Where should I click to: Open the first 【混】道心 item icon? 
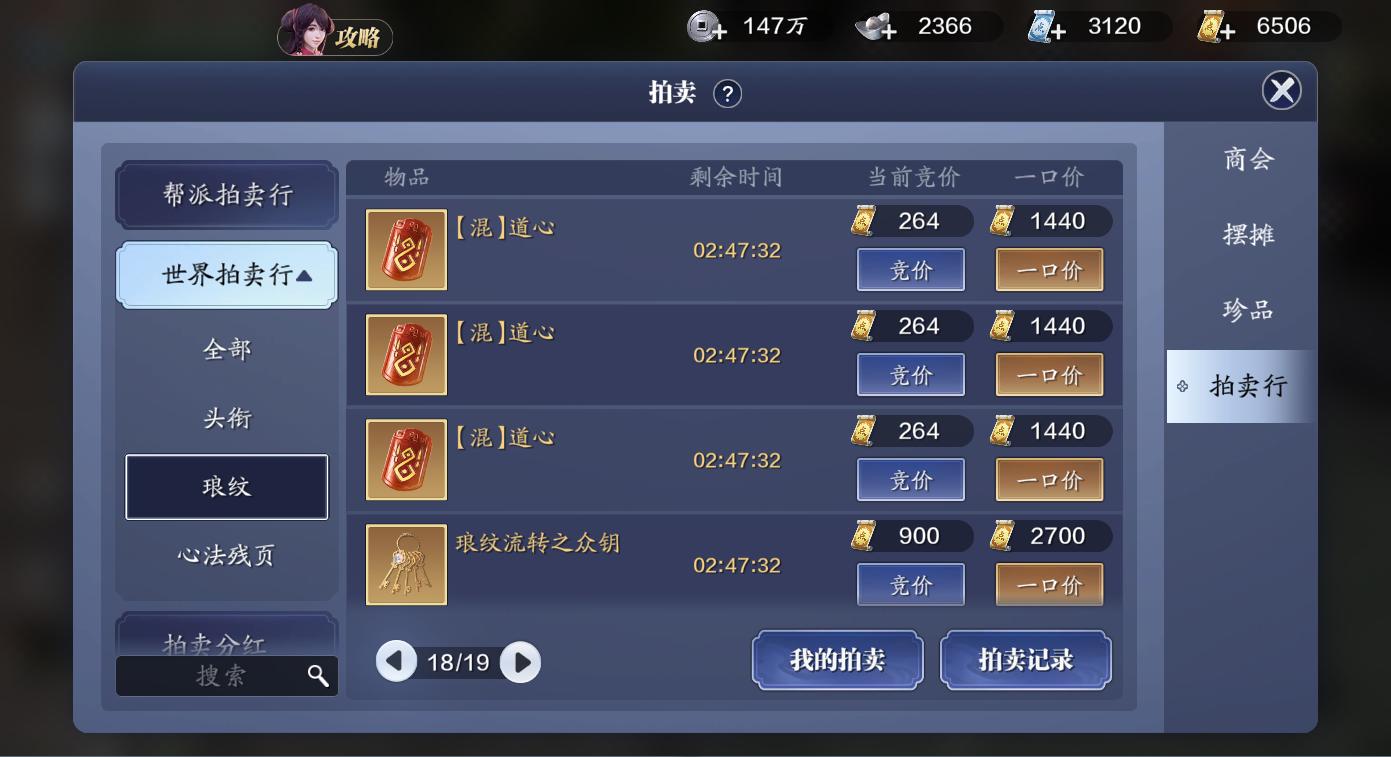coord(405,250)
